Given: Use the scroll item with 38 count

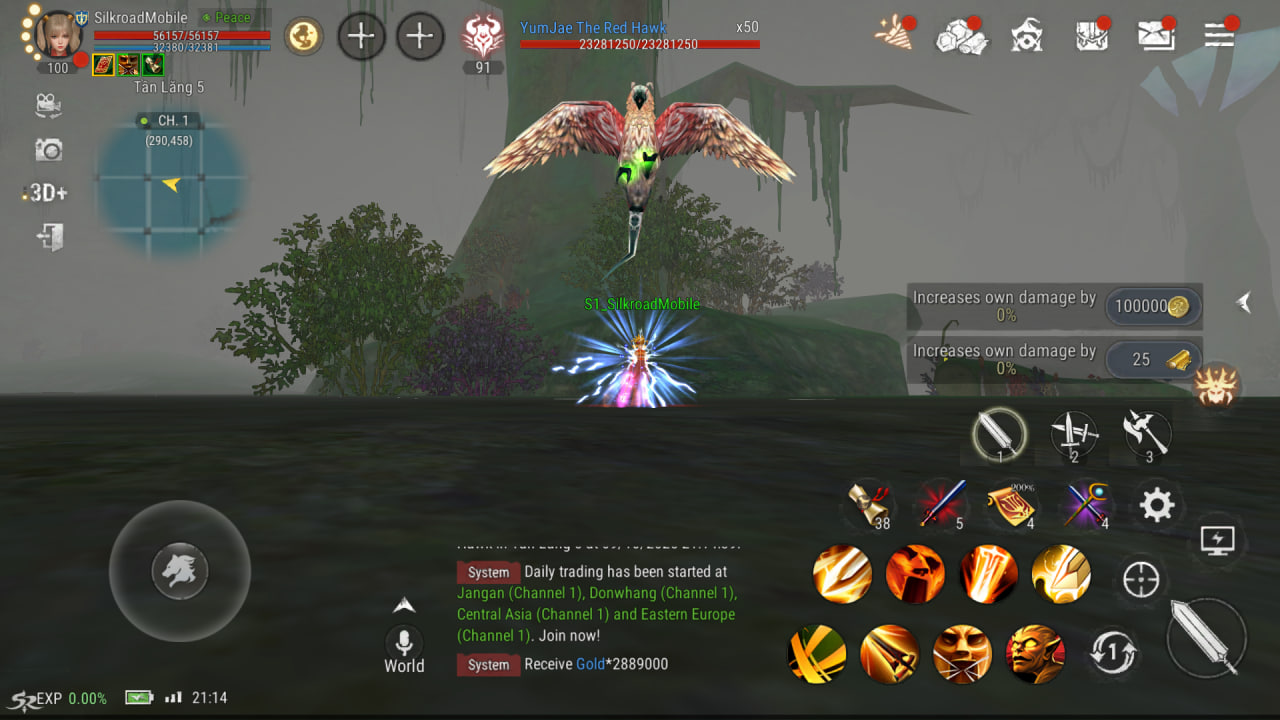Looking at the screenshot, I should tap(867, 504).
